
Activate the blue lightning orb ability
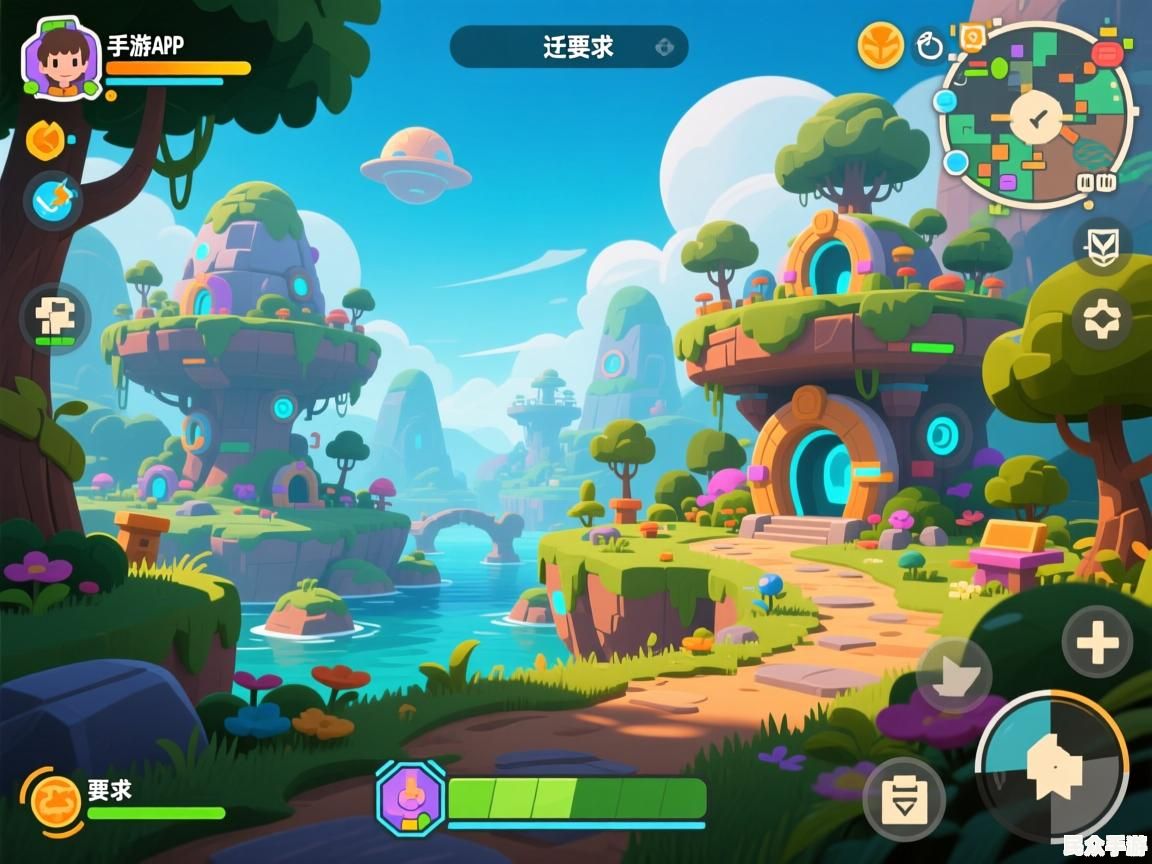53,199
